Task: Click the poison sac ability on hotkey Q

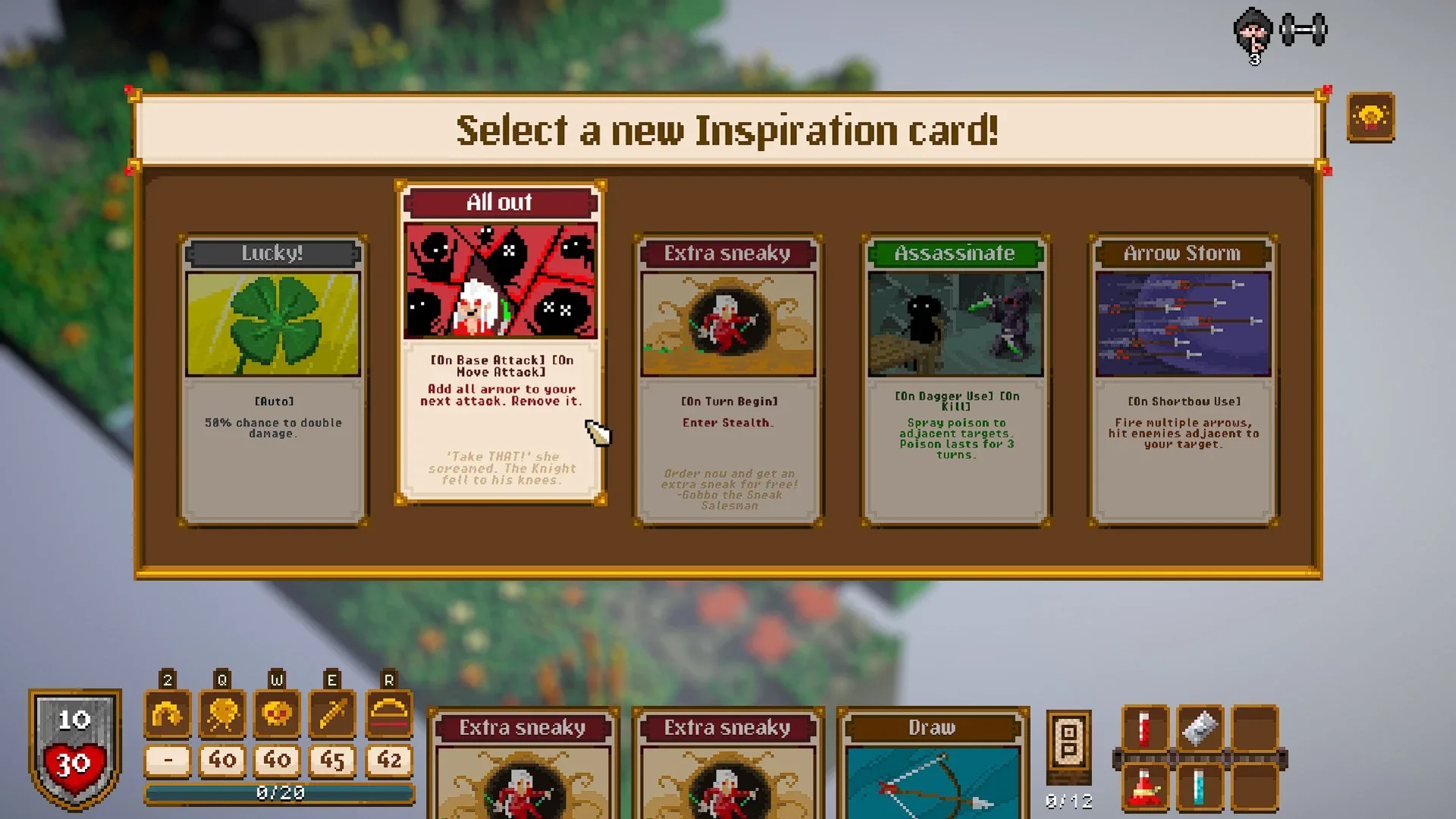Action: click(x=221, y=714)
